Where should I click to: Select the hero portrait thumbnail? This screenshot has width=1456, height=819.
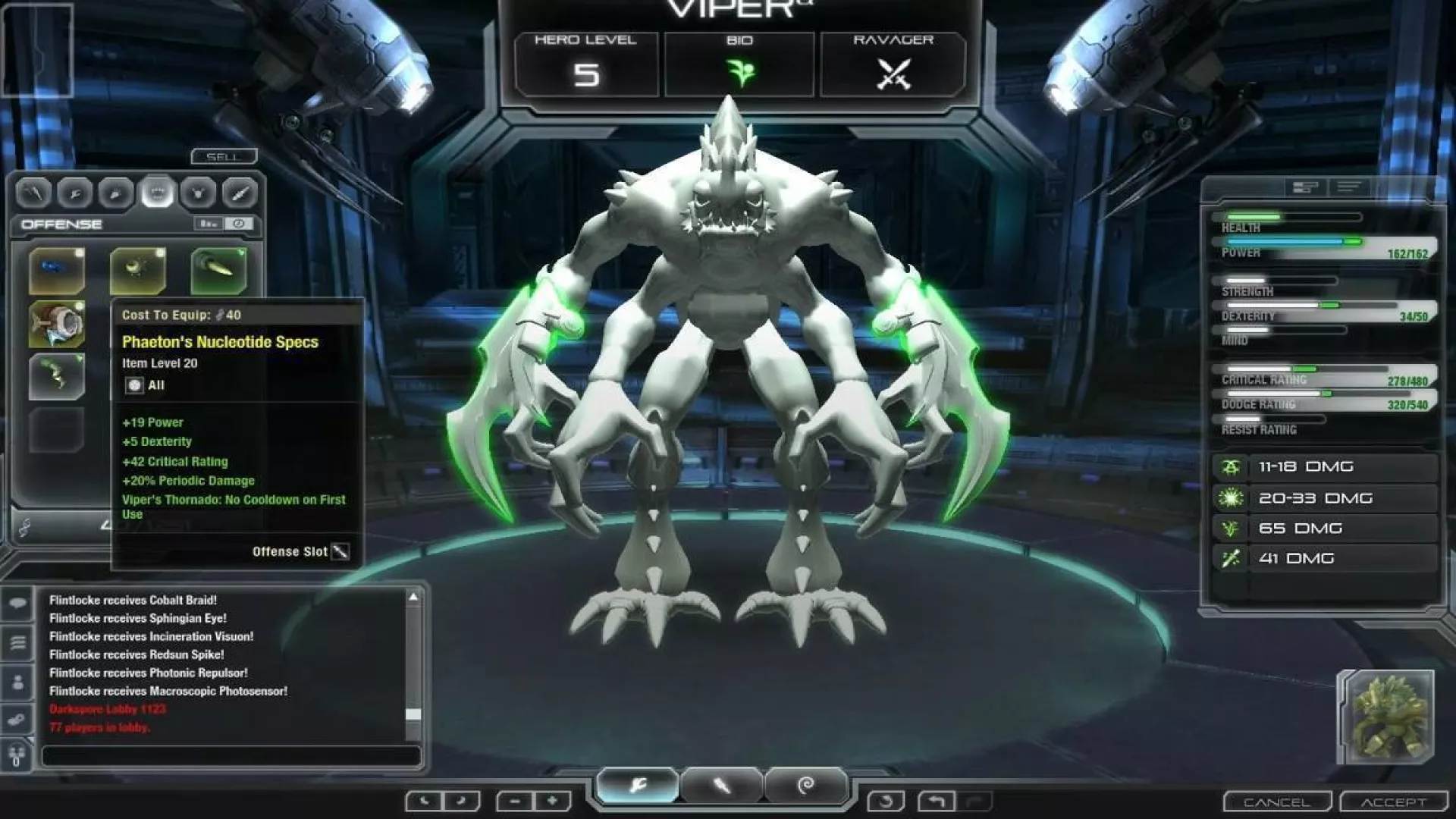point(1386,717)
